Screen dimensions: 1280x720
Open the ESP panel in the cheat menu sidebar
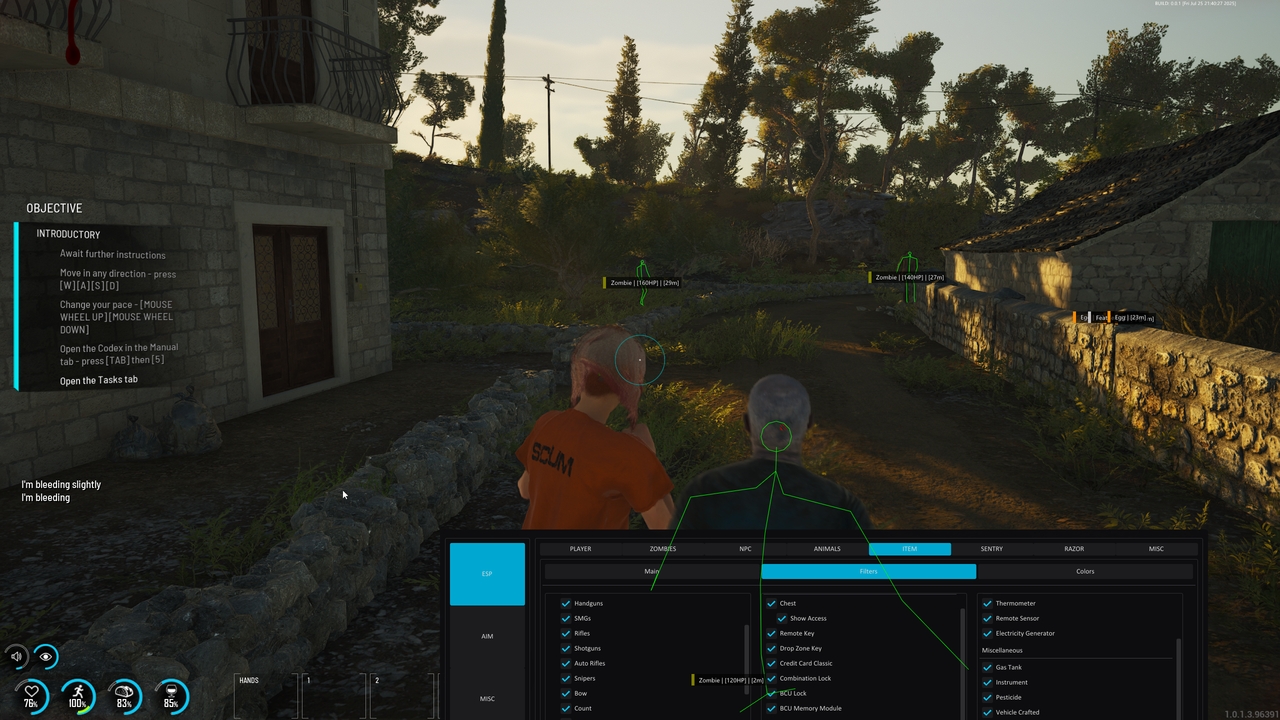(487, 573)
